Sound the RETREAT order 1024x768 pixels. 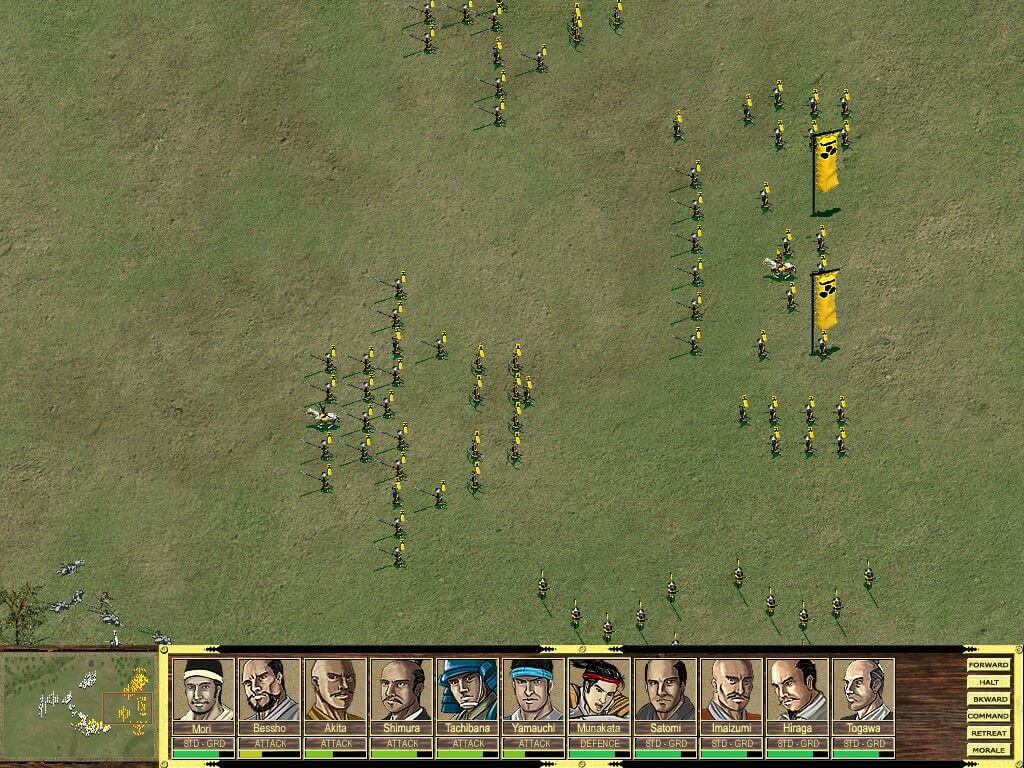988,733
